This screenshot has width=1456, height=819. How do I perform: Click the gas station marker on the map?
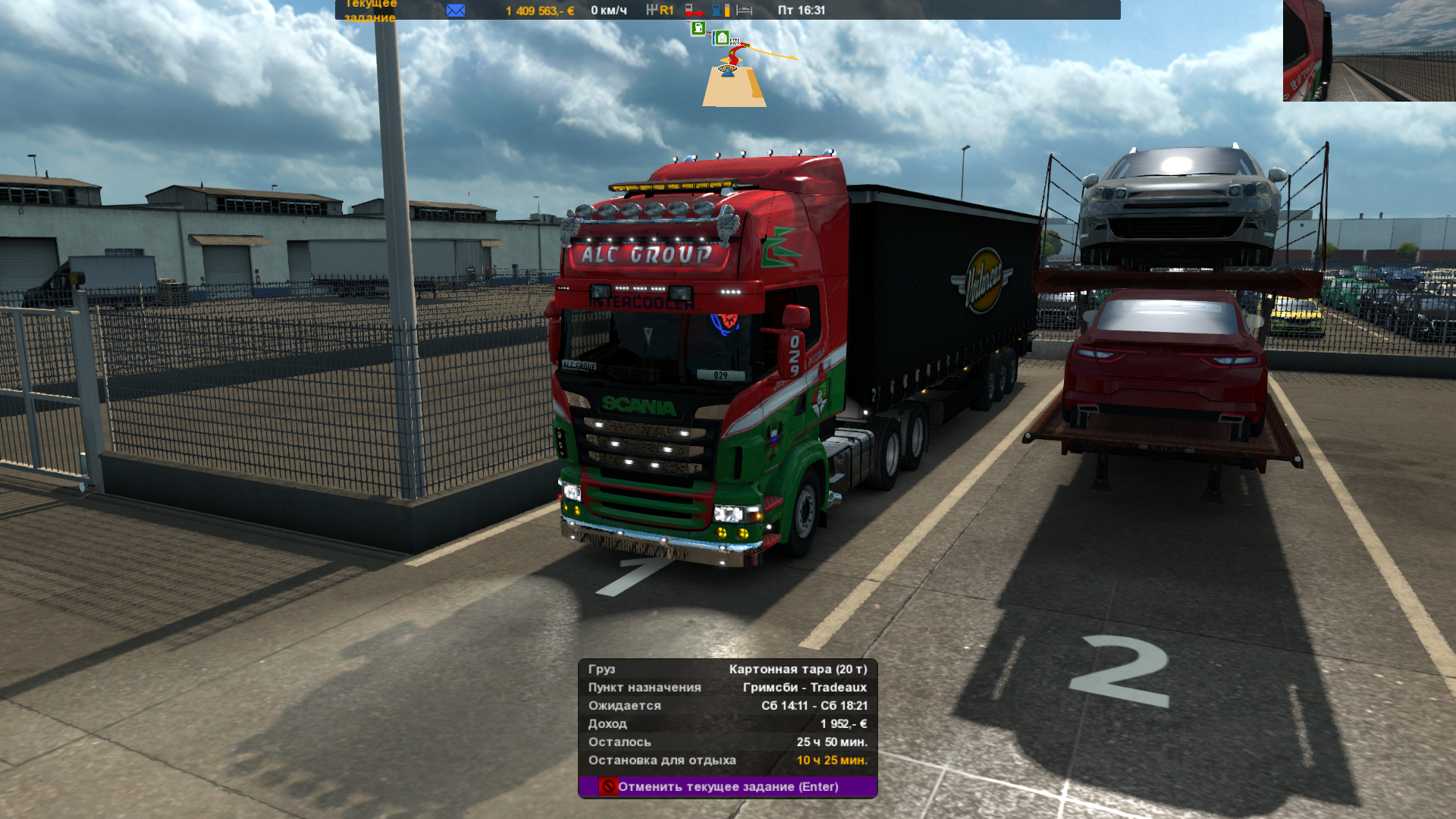click(x=698, y=29)
